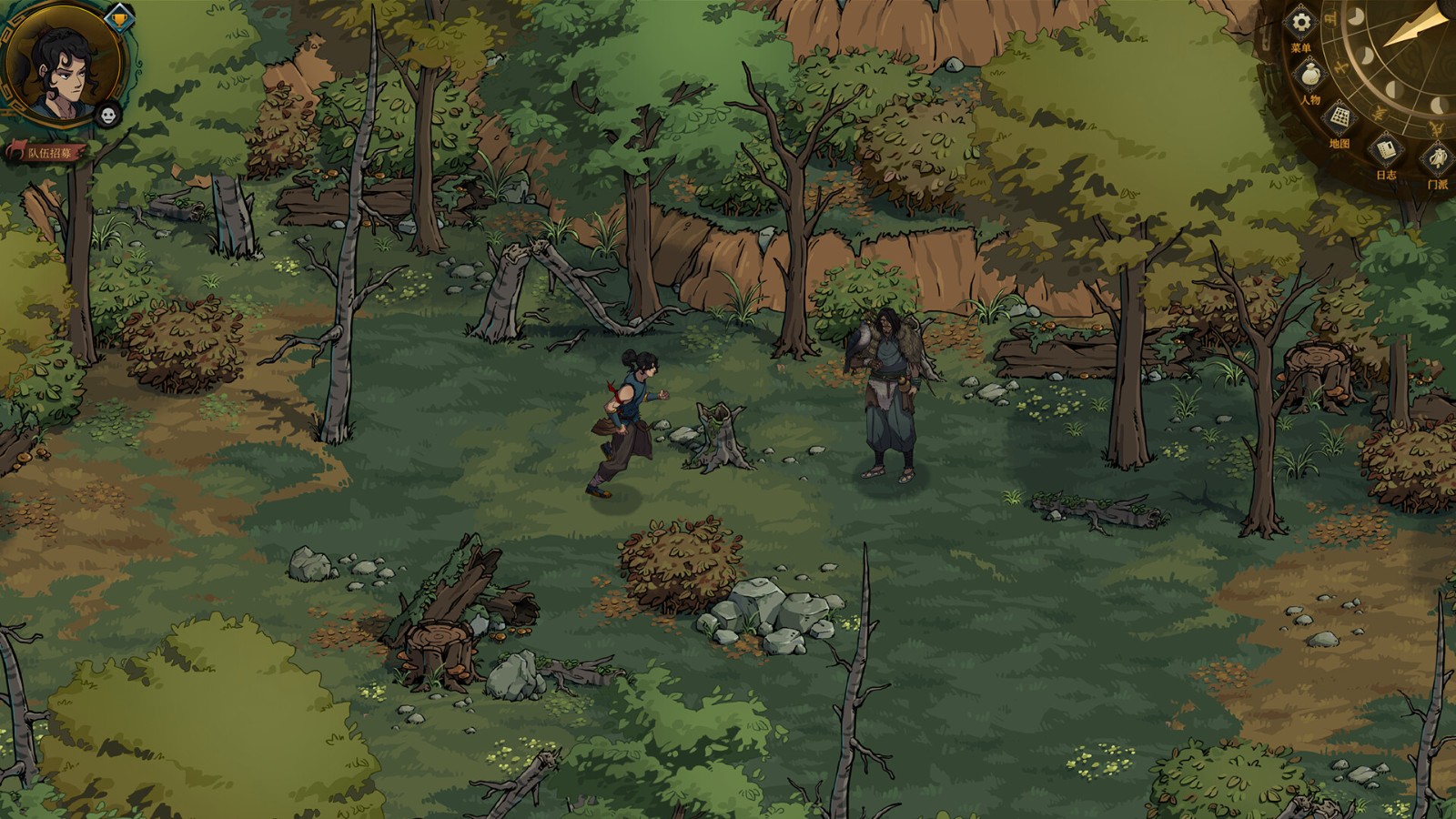The image size is (1456, 819).
Task: Click the golden compass needle
Action: (x=1411, y=26)
